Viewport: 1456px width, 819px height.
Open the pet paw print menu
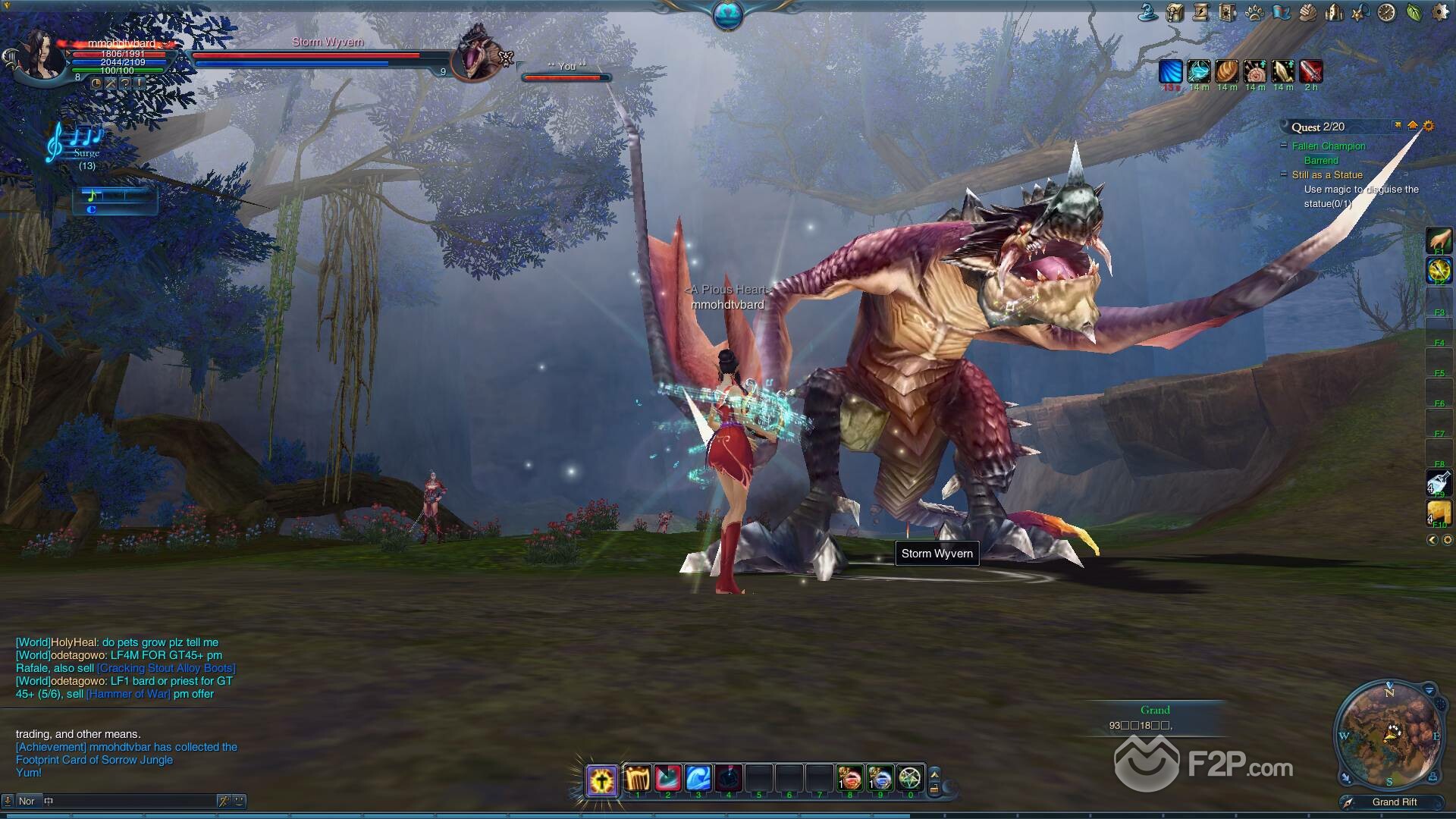tap(1254, 13)
